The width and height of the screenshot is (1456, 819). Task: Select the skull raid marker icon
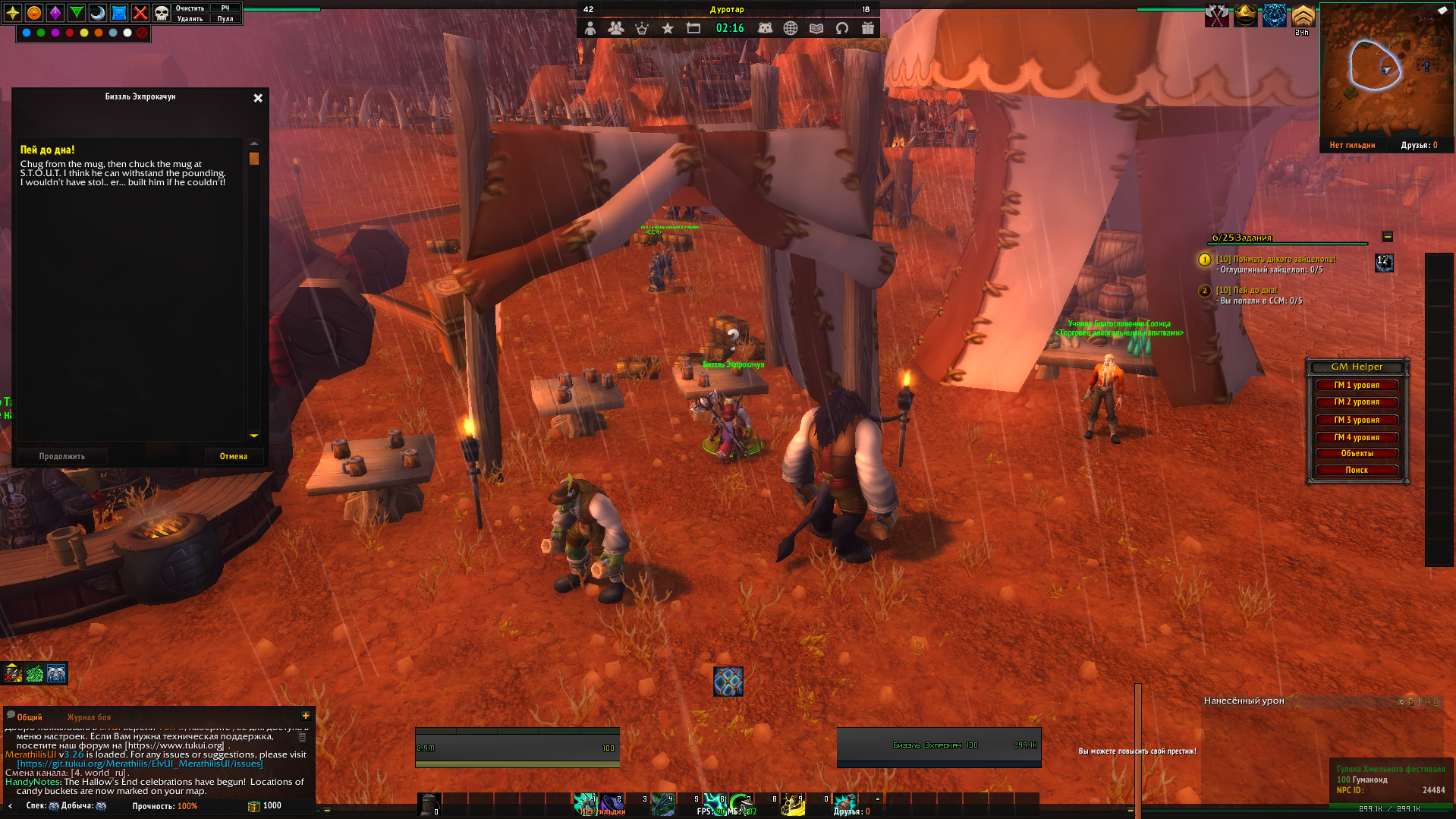(x=162, y=13)
